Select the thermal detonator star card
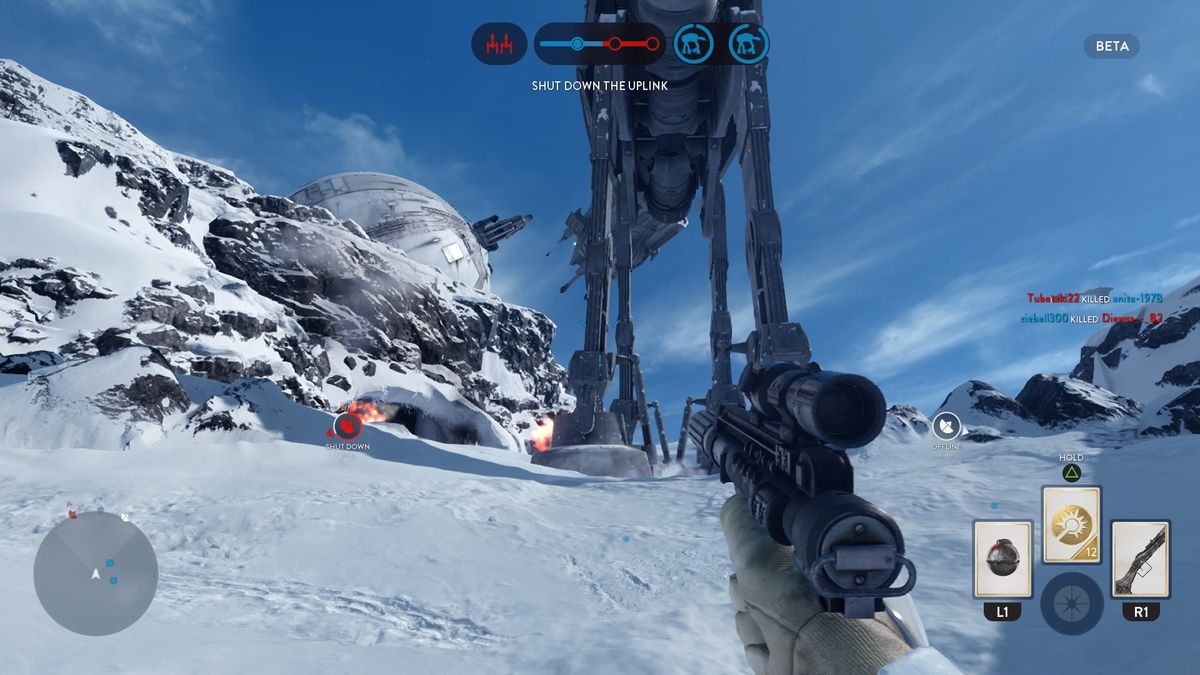Image resolution: width=1200 pixels, height=675 pixels. click(x=1002, y=559)
